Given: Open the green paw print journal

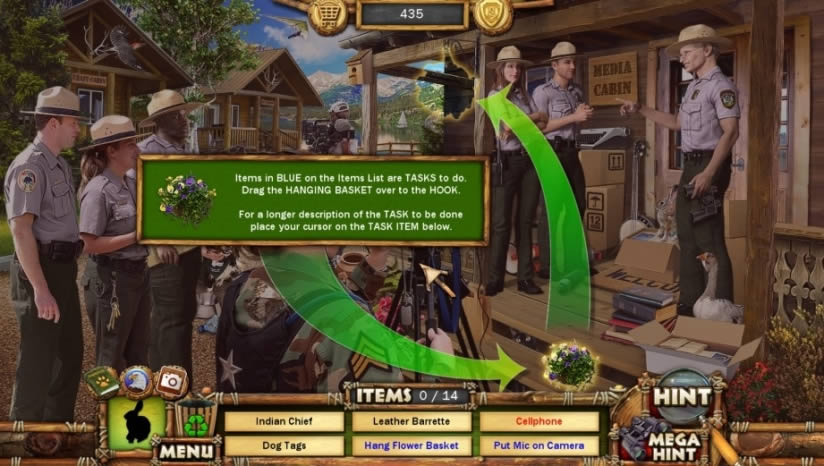Looking at the screenshot, I should [101, 383].
